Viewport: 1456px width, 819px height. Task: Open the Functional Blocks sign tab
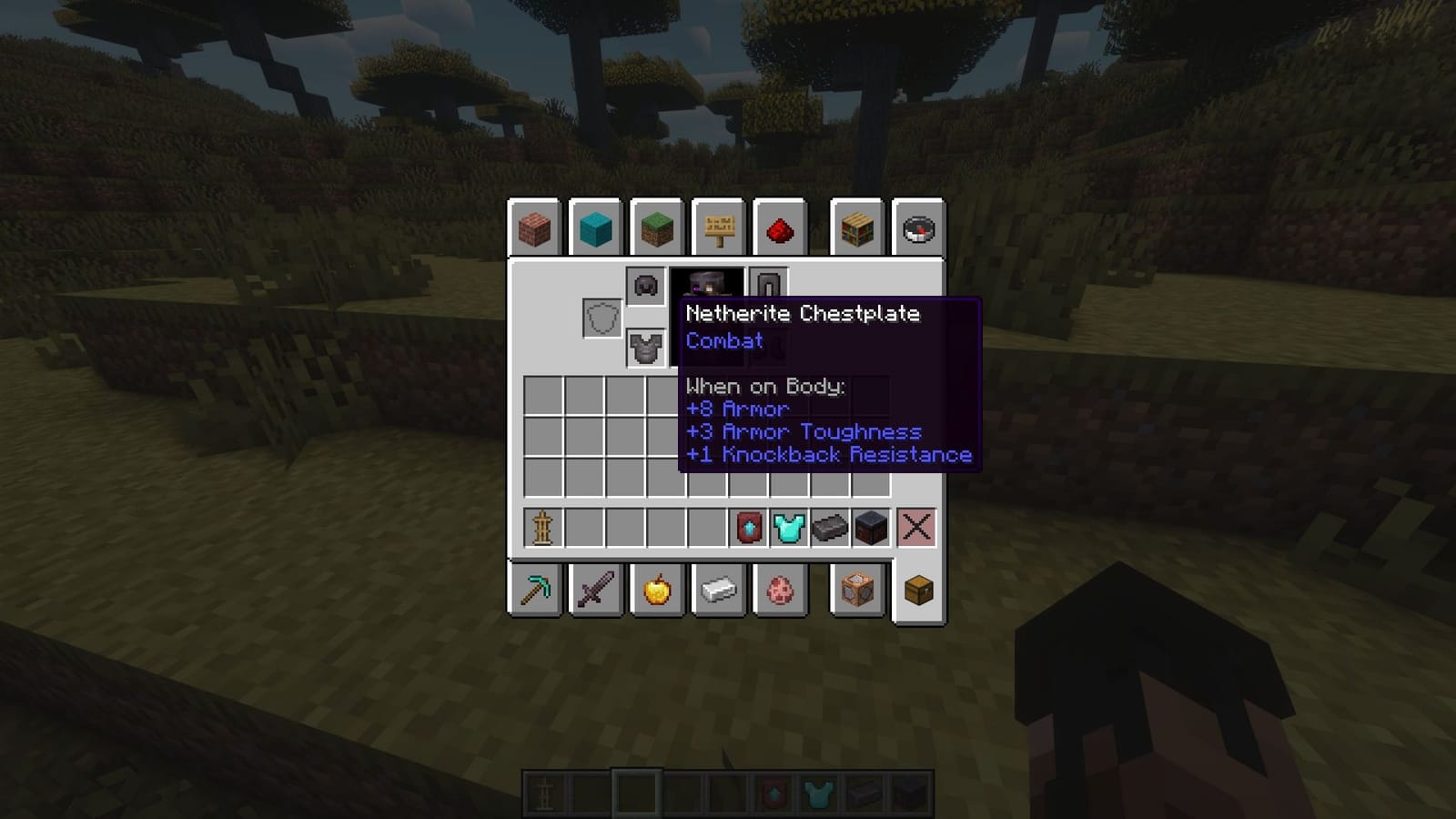pos(718,228)
